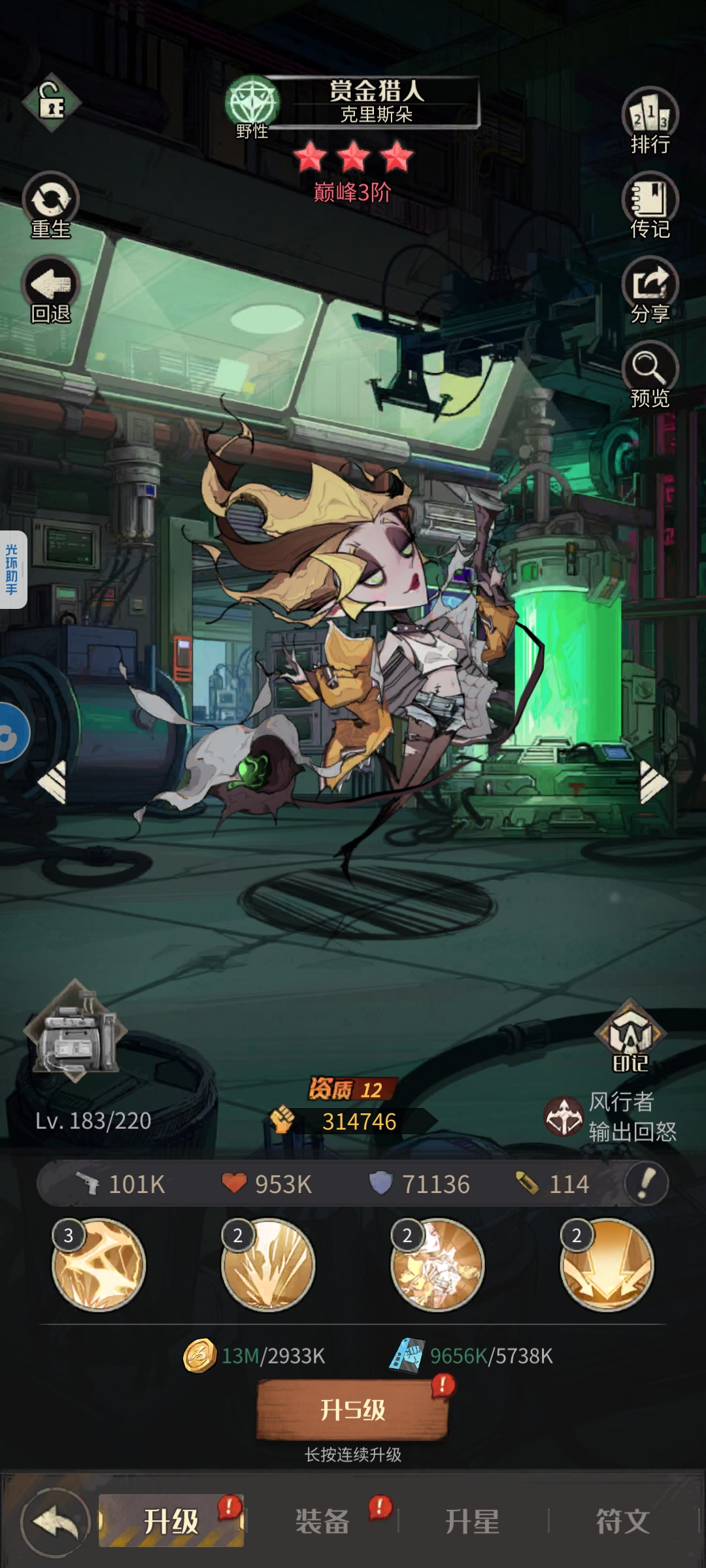Switch to the previous hero arrow
This screenshot has height=1568, width=706.
tap(54, 781)
